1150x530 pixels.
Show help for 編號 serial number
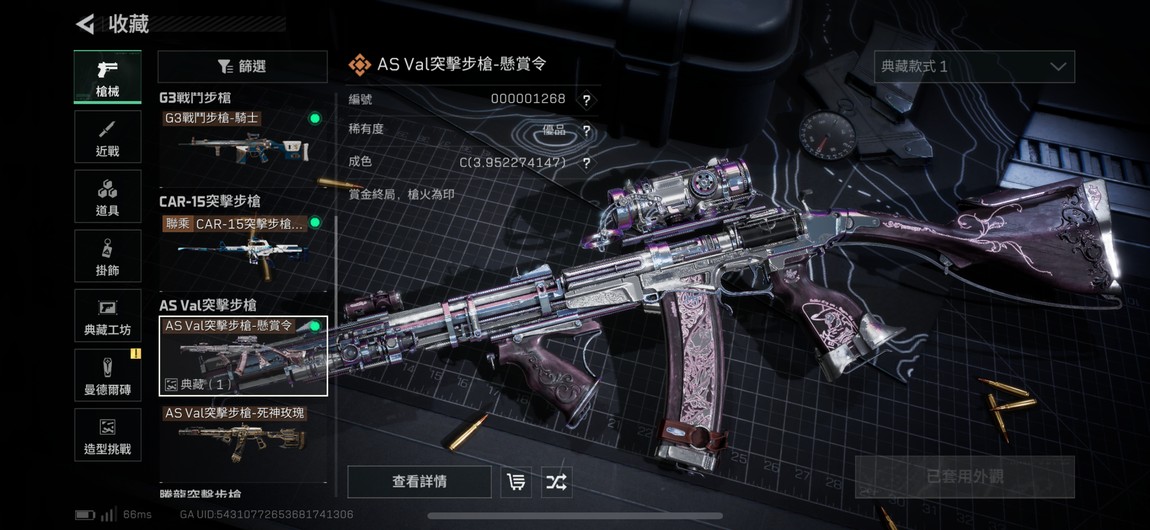586,100
